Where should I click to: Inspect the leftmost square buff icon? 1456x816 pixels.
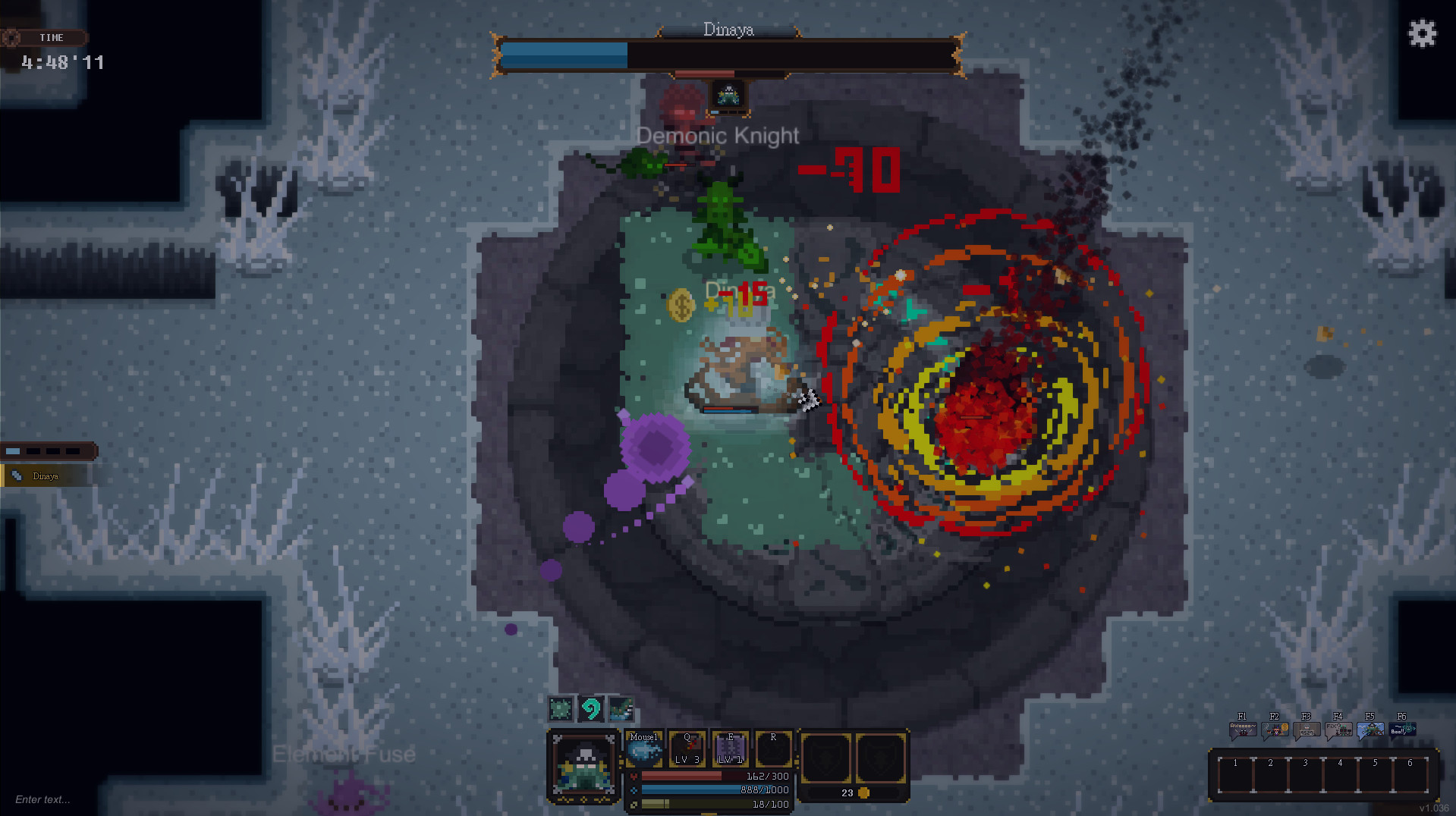(561, 708)
